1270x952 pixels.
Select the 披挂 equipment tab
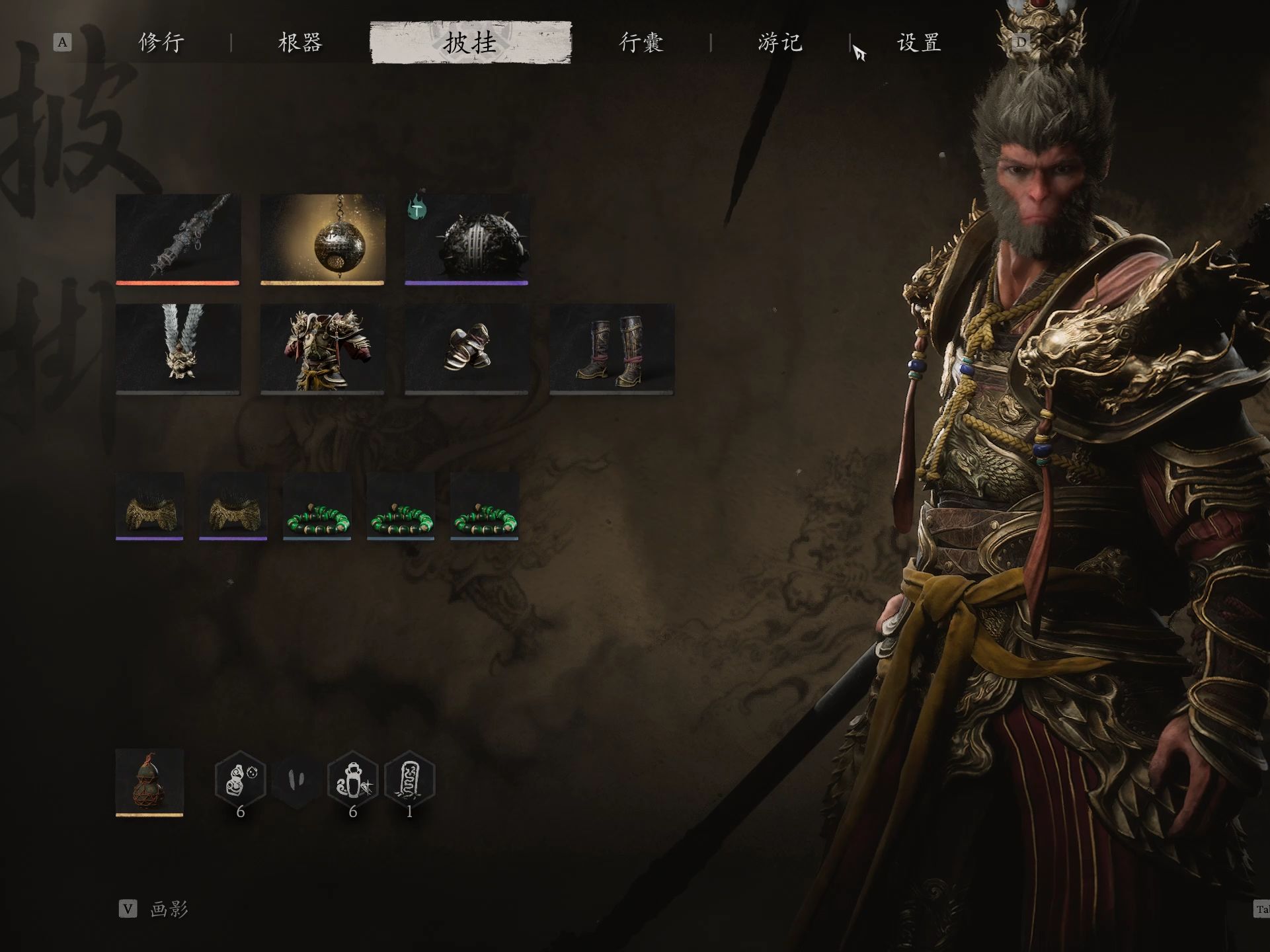click(471, 43)
